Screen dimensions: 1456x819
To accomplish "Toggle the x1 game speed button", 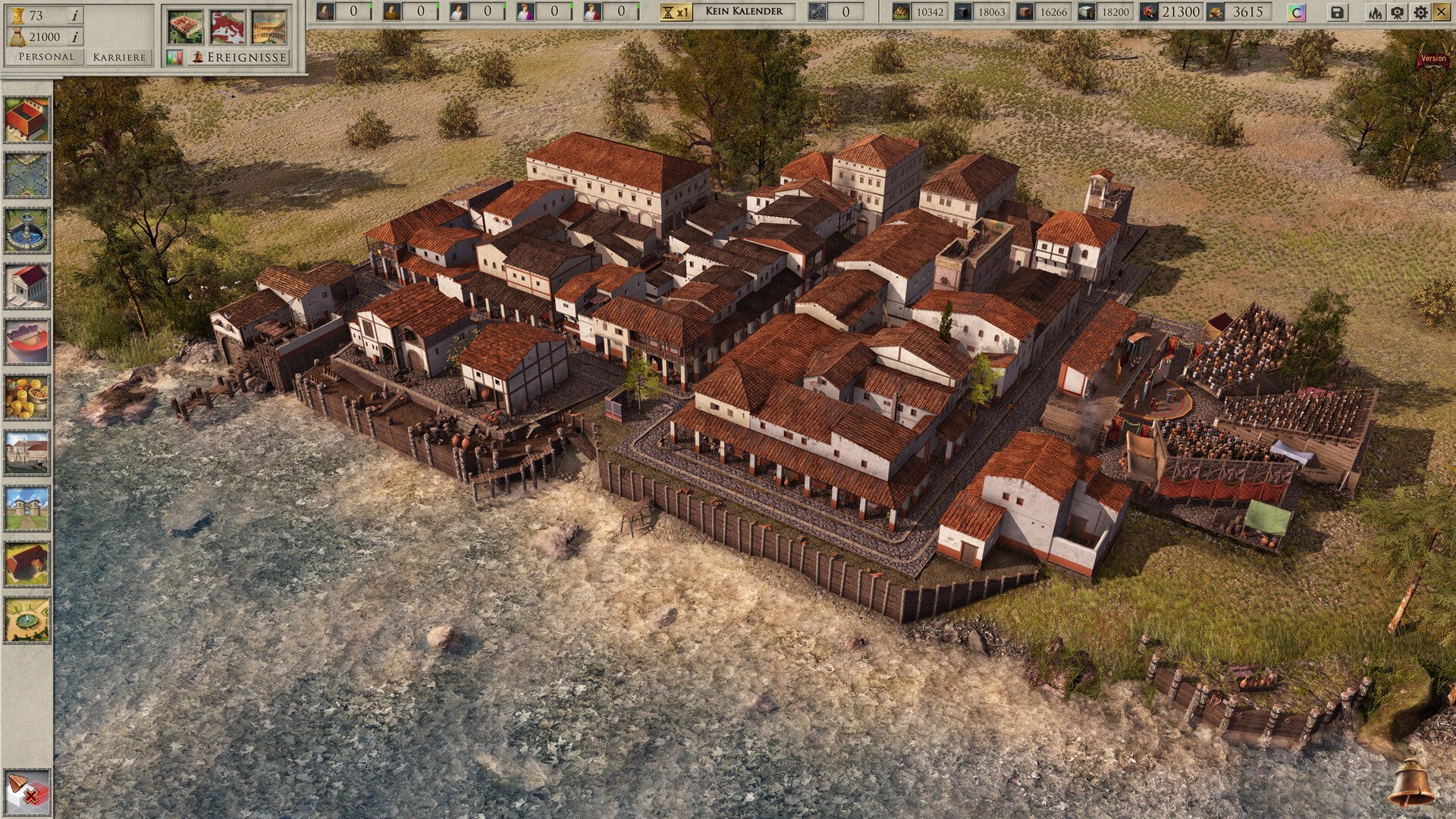I will pyautogui.click(x=676, y=12).
